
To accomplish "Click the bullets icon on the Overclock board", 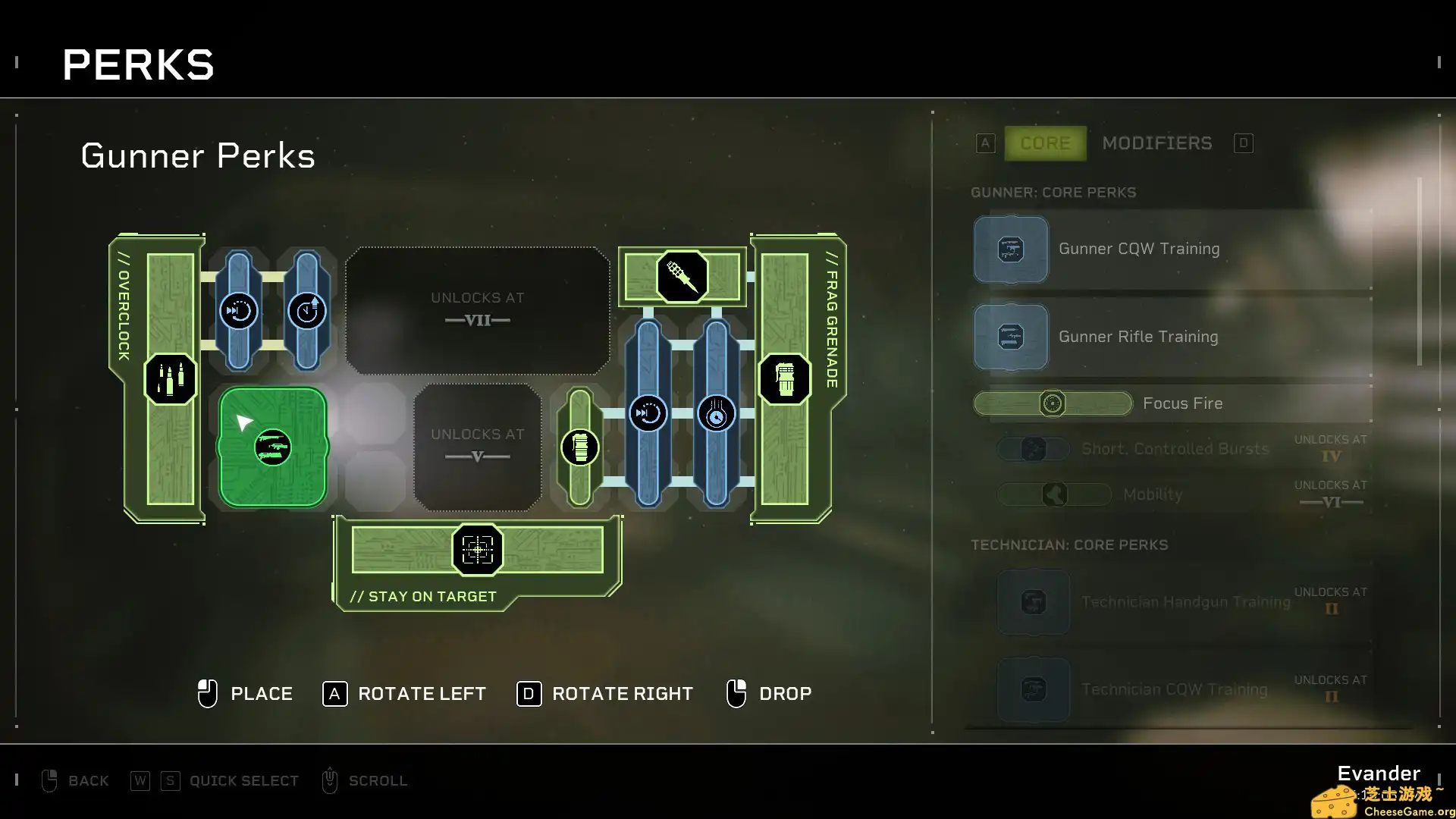I will (x=170, y=379).
